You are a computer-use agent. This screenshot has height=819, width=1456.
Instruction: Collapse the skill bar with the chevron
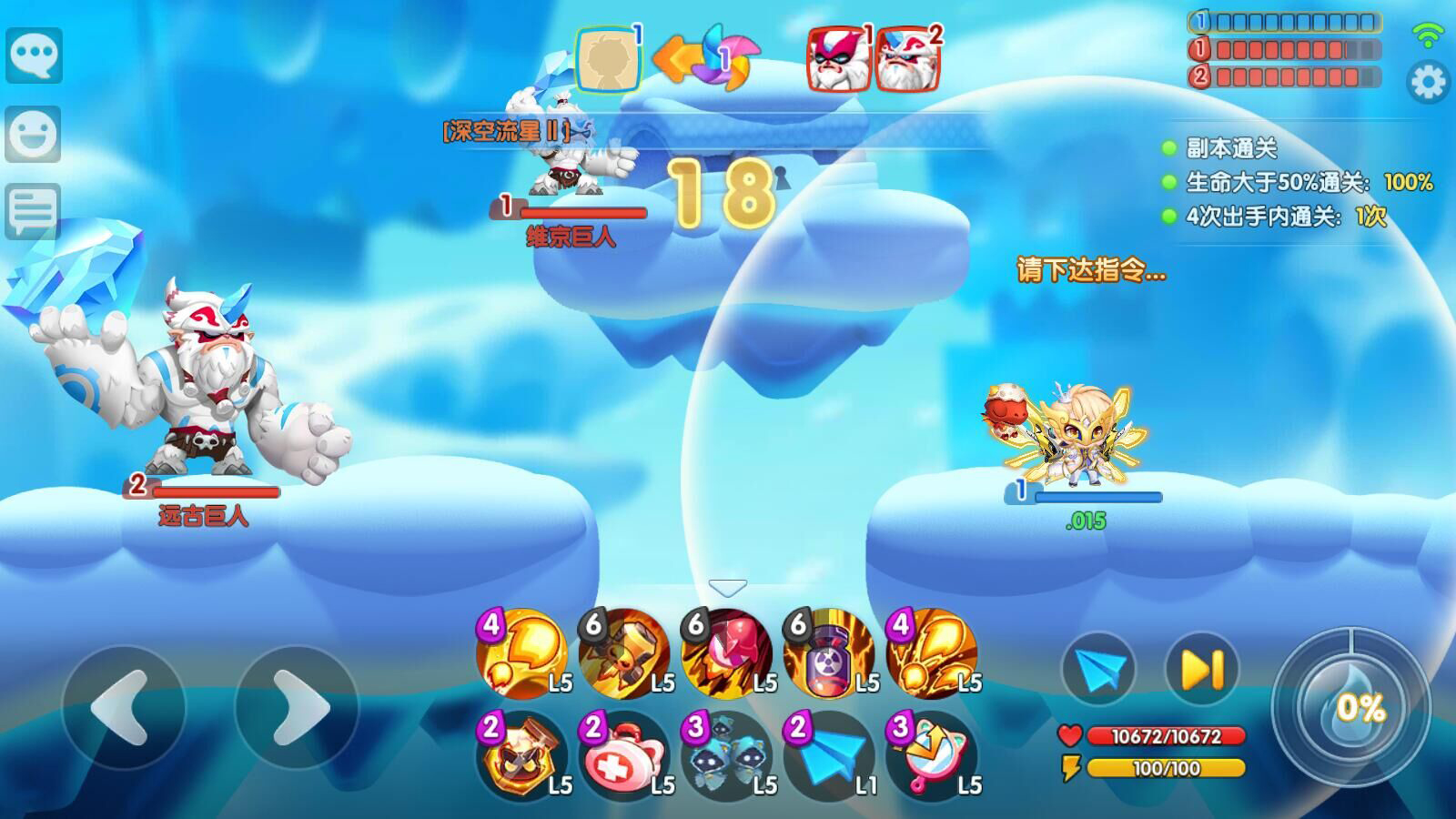click(728, 588)
